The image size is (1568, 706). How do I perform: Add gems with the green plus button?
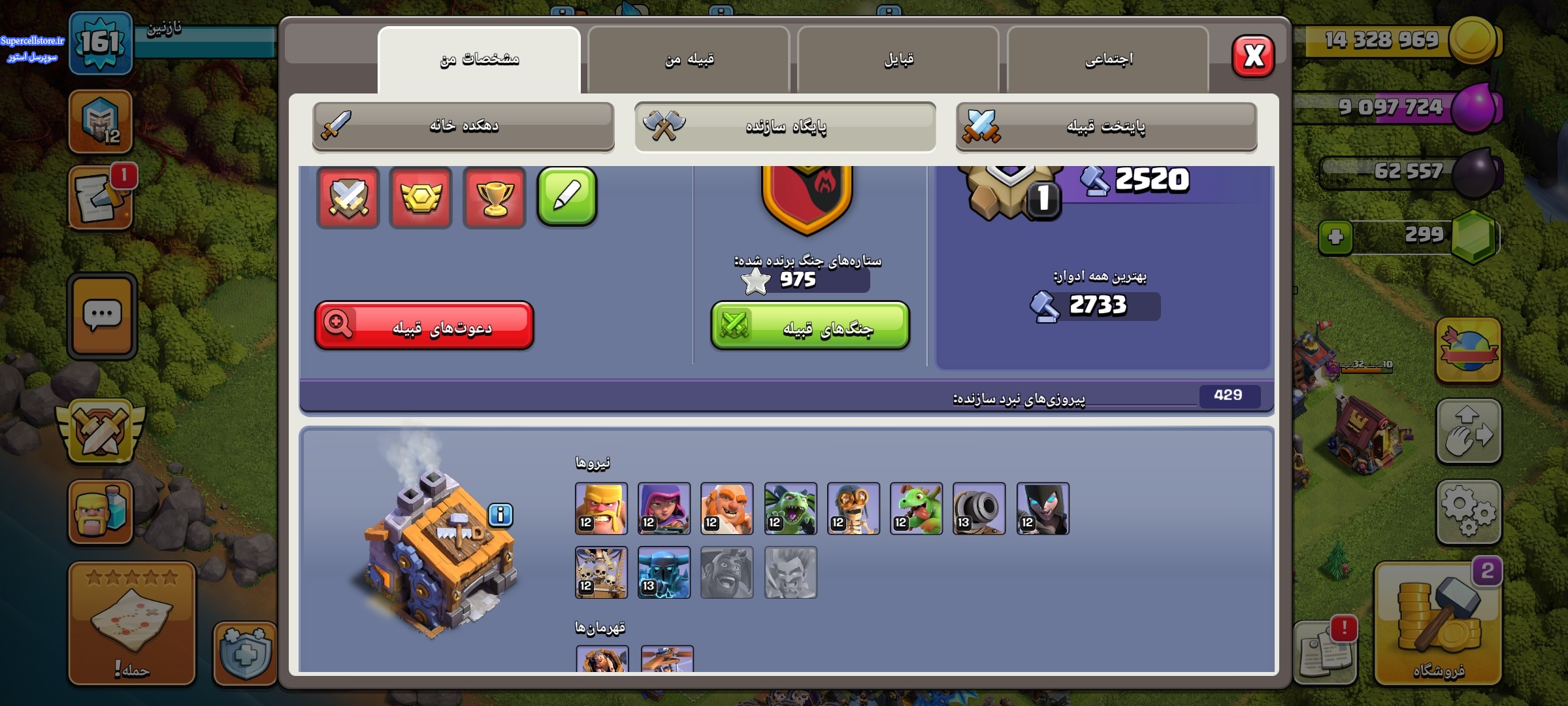(1335, 237)
